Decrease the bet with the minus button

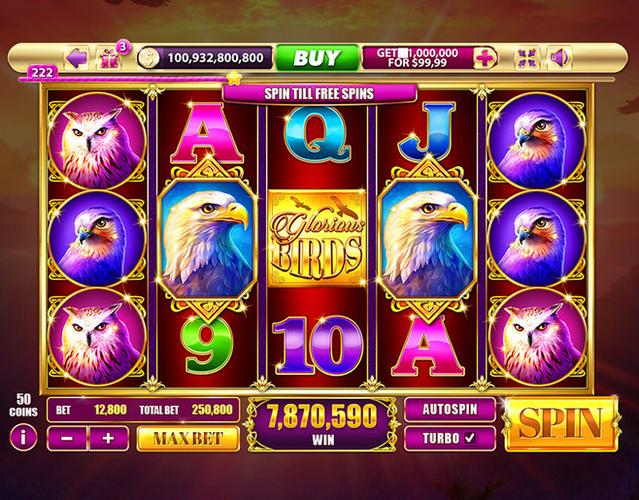pos(67,437)
